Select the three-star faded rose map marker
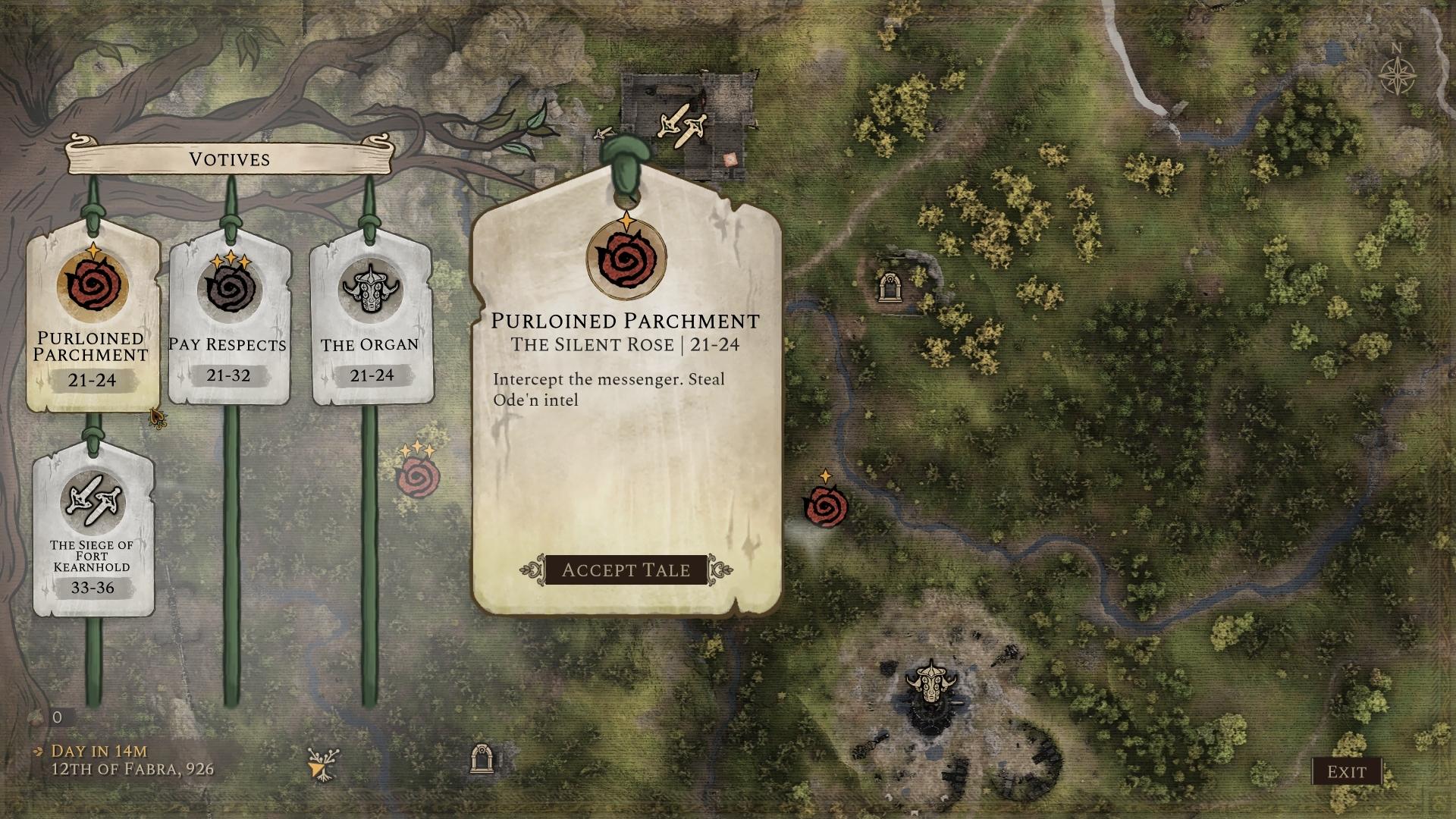 [418, 475]
